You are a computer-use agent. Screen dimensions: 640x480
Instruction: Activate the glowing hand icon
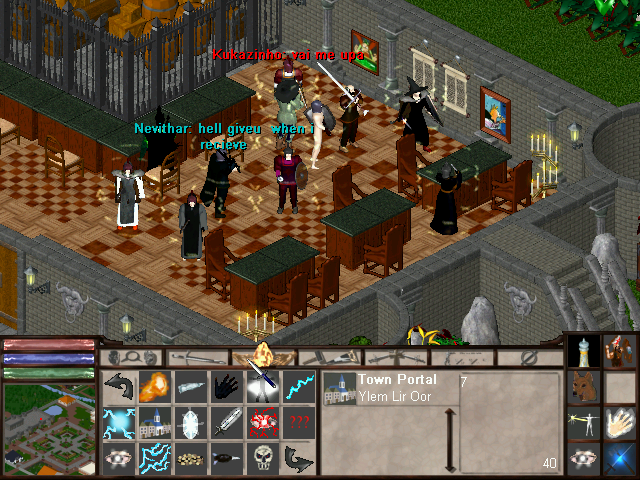coord(620,422)
